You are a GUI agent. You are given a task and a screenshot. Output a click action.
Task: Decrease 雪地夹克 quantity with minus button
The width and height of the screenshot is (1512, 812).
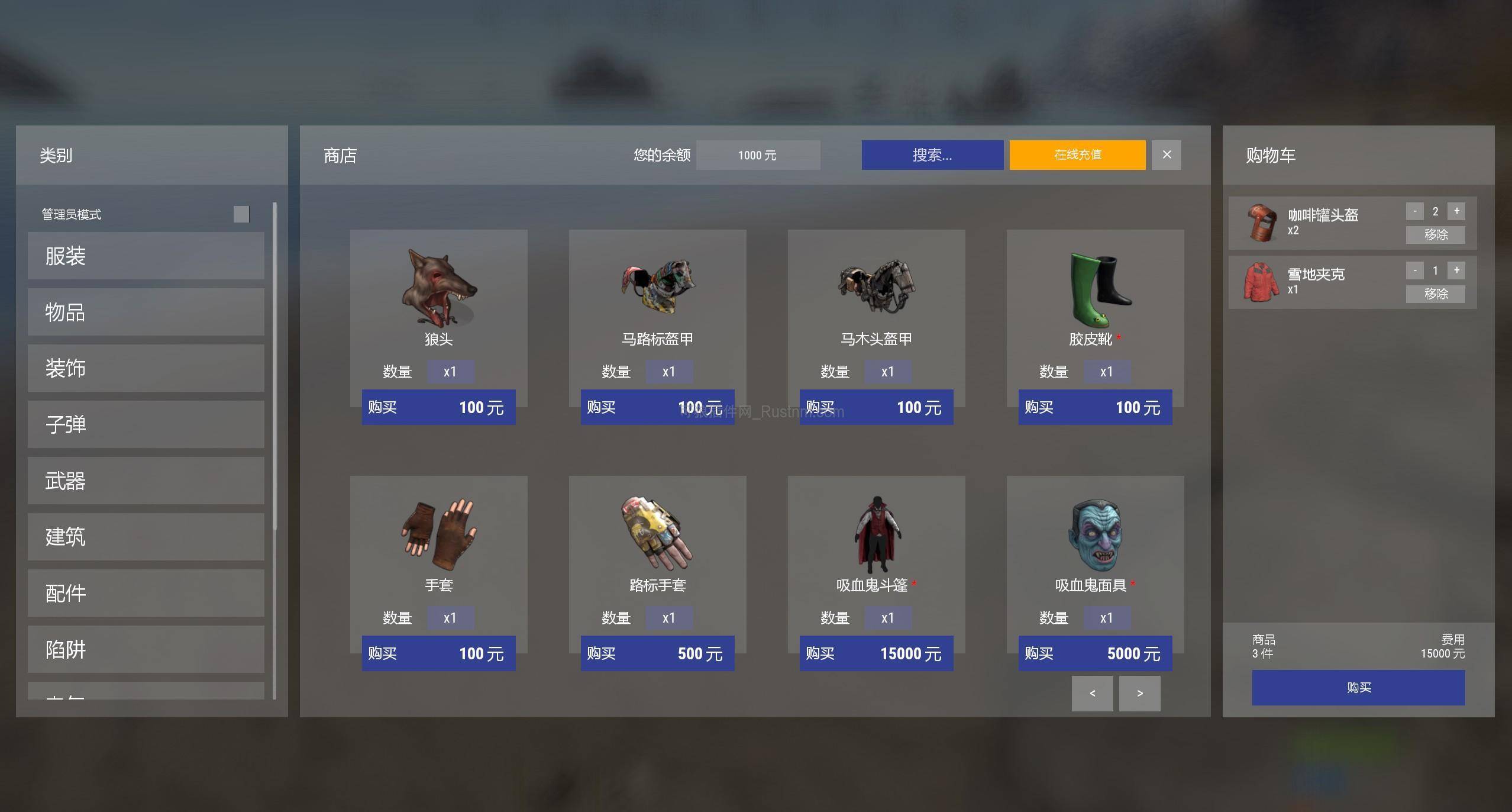[x=1415, y=270]
